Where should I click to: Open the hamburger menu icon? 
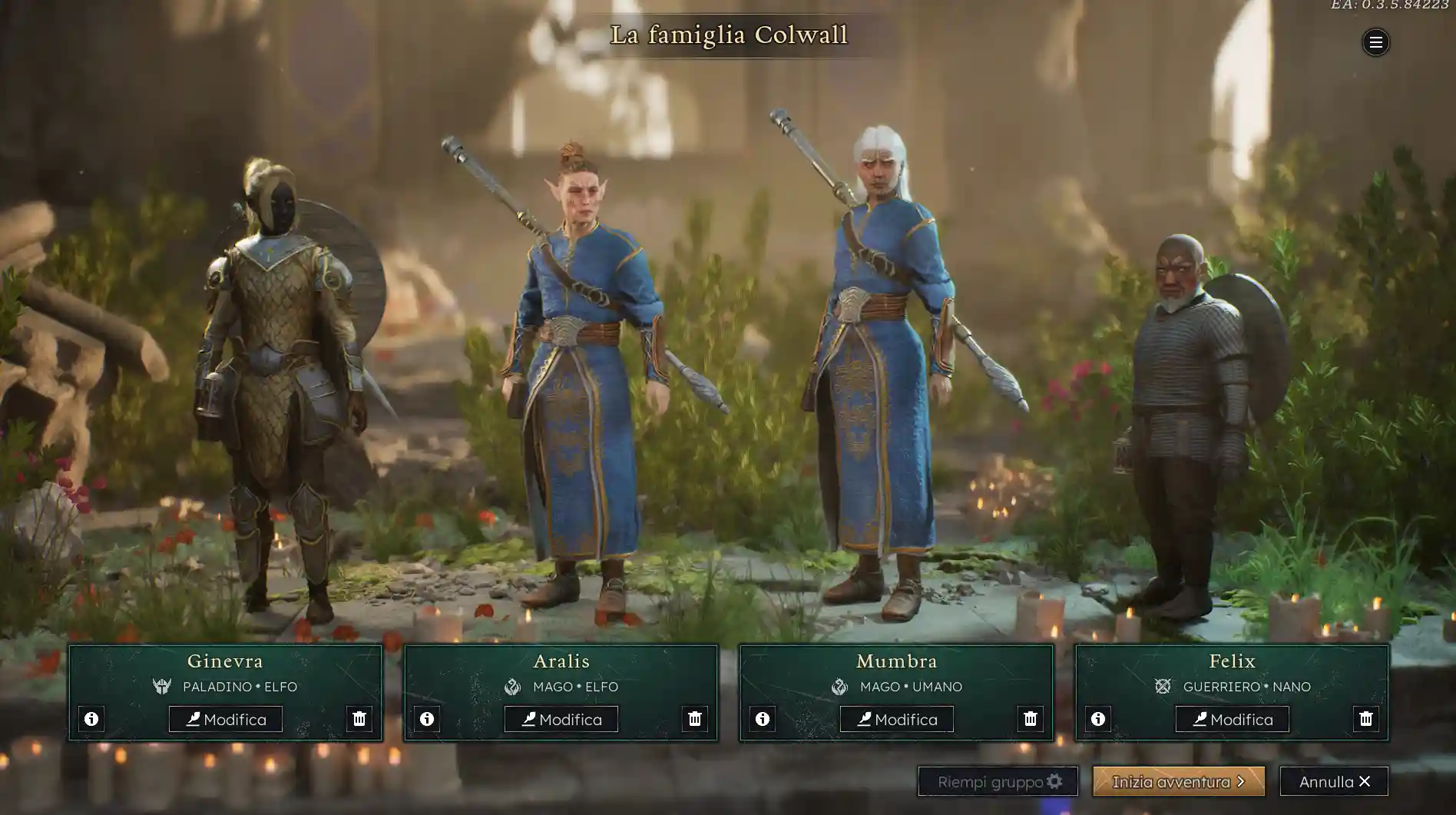pos(1375,42)
